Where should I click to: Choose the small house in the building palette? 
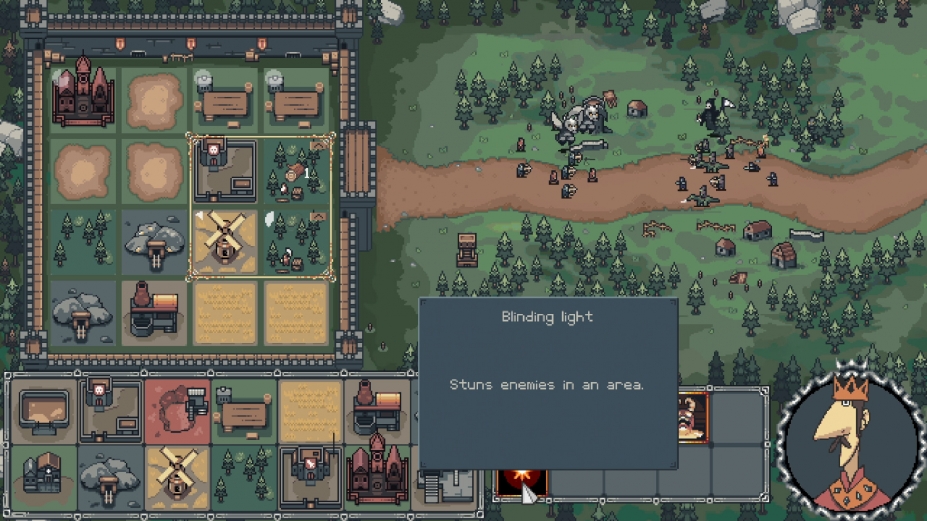pos(43,476)
